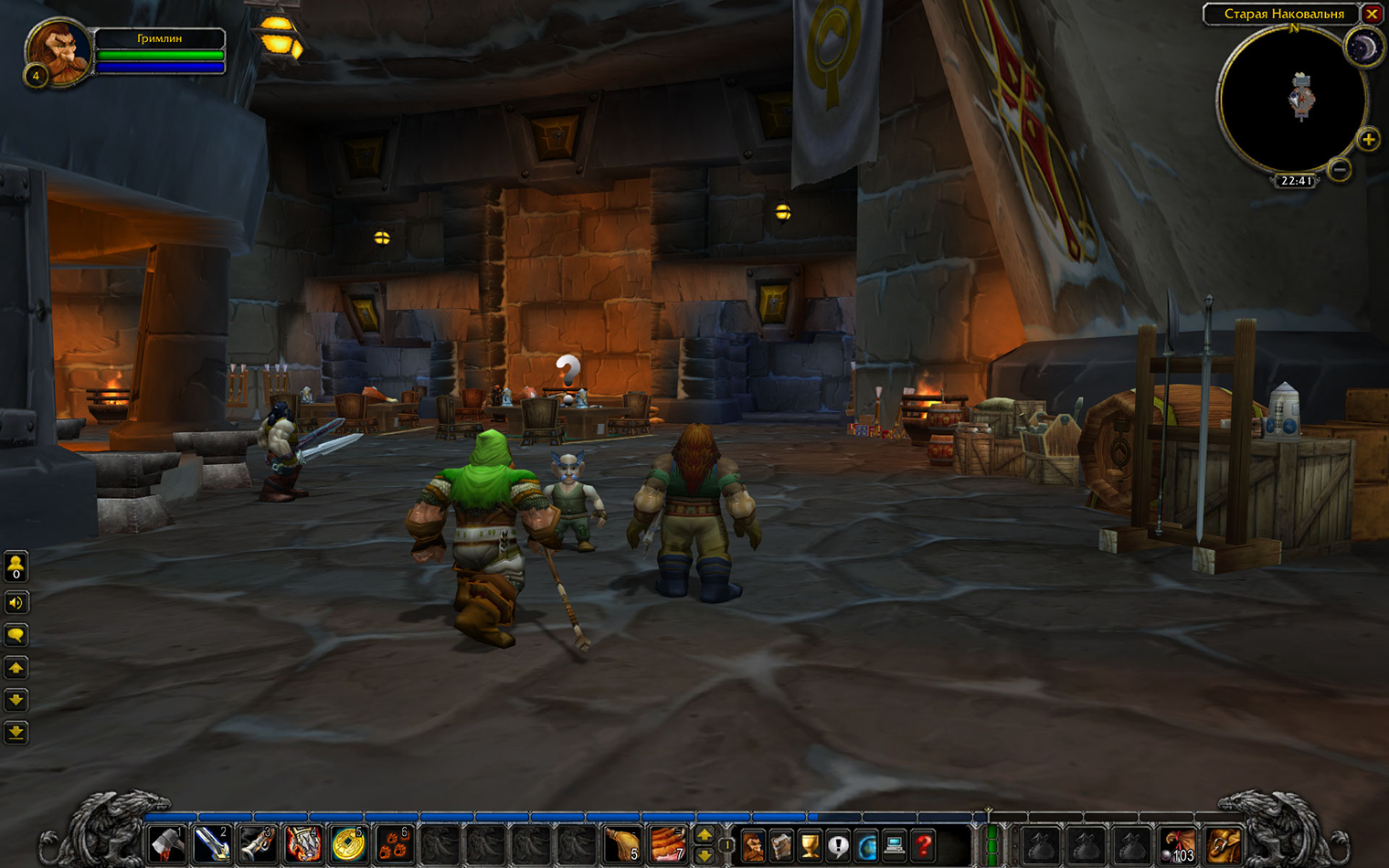Fire the gun ability in slot 3
Viewport: 1389px width, 868px height.
[x=258, y=844]
